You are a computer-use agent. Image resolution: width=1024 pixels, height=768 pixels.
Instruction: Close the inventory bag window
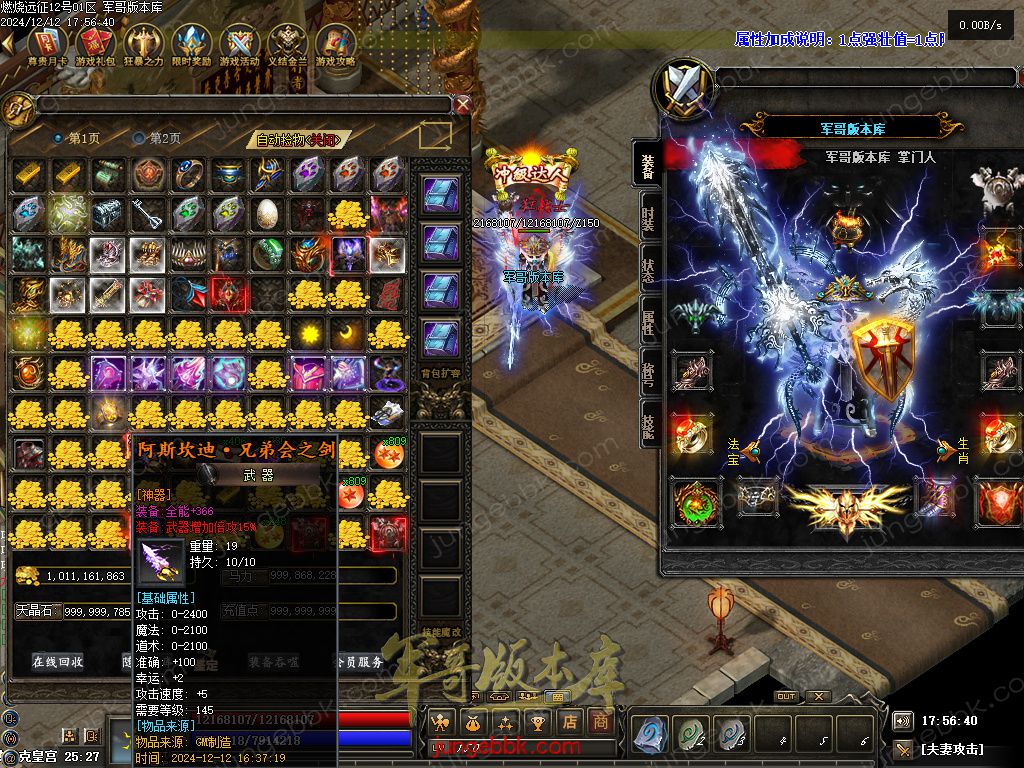coord(462,104)
